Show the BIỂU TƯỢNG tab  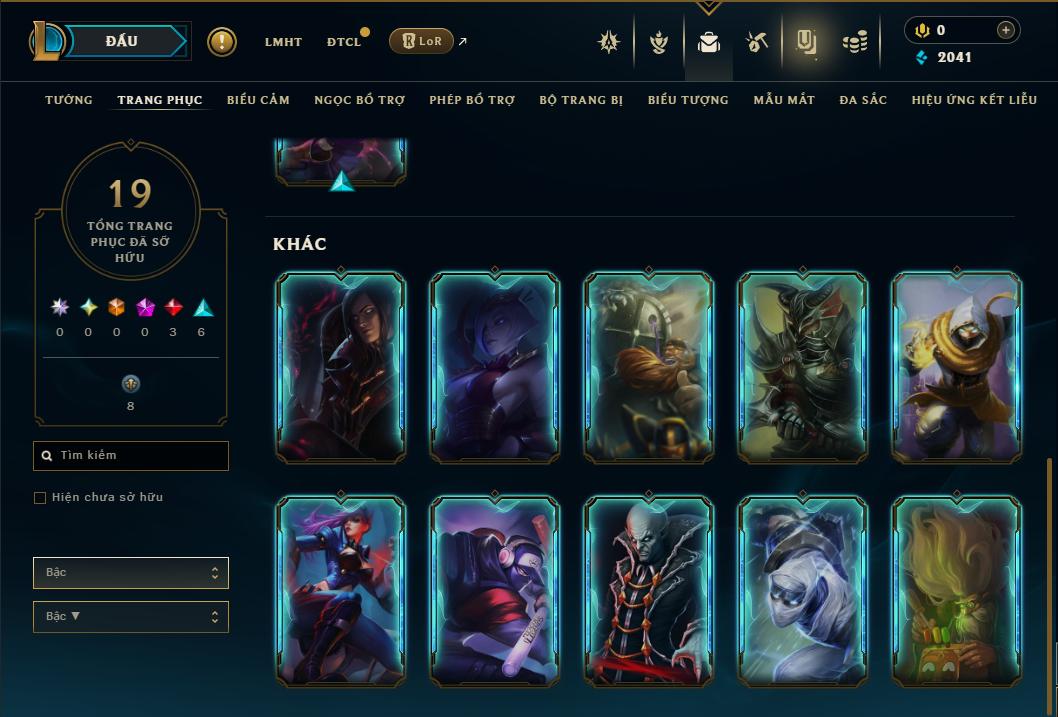(x=688, y=100)
